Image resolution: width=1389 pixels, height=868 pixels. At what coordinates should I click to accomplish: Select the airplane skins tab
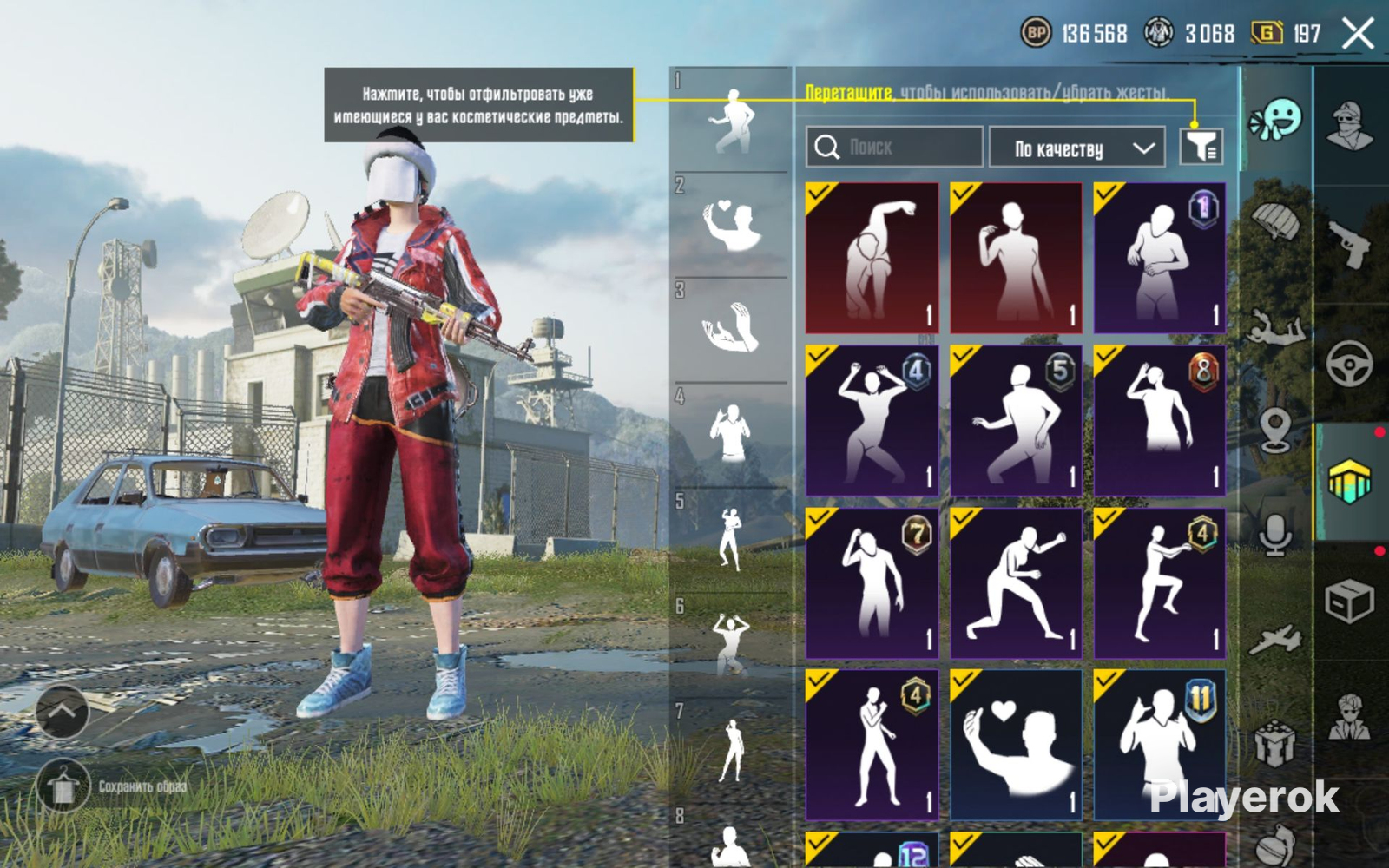(1275, 640)
